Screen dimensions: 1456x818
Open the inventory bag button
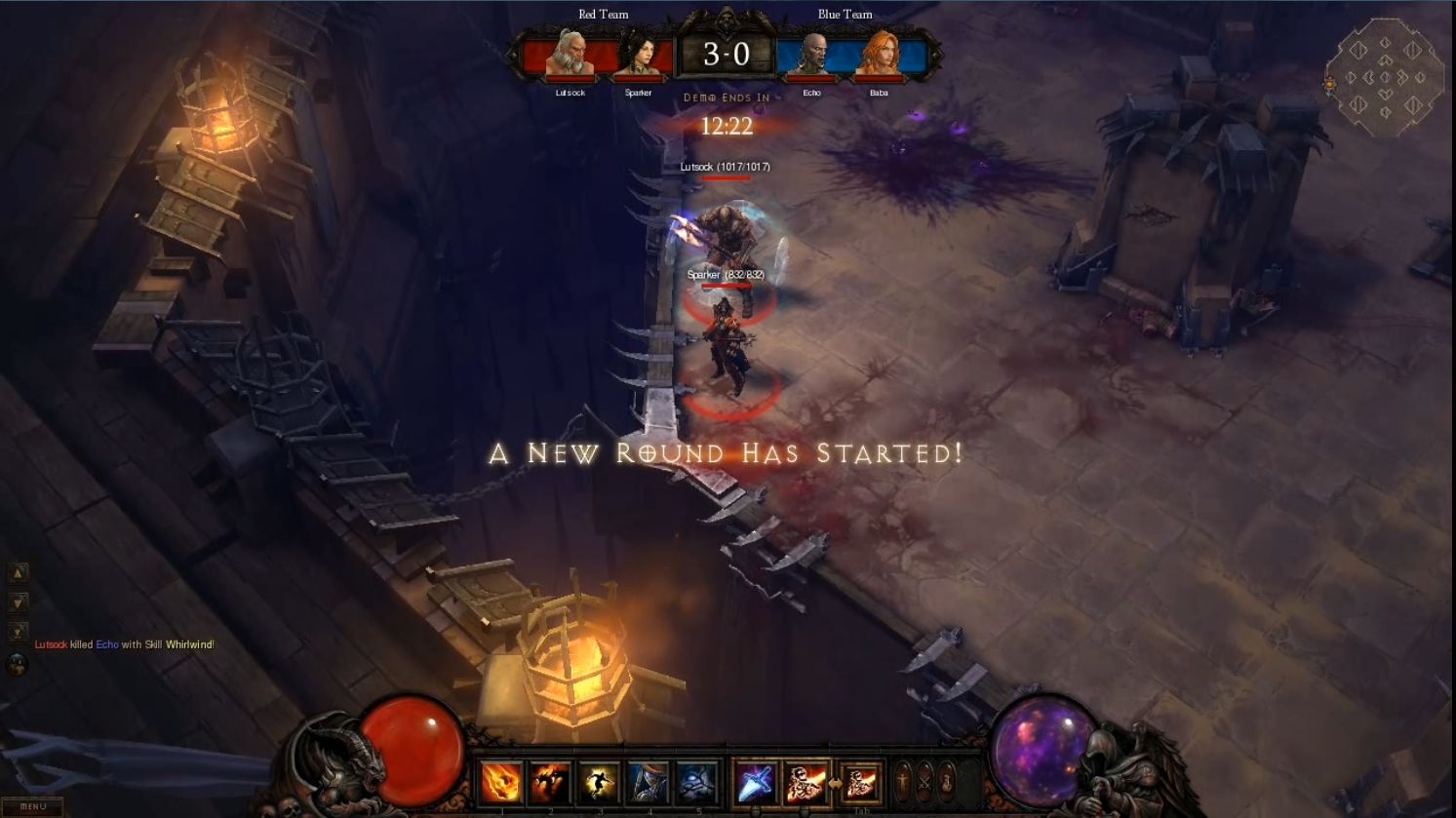click(946, 781)
